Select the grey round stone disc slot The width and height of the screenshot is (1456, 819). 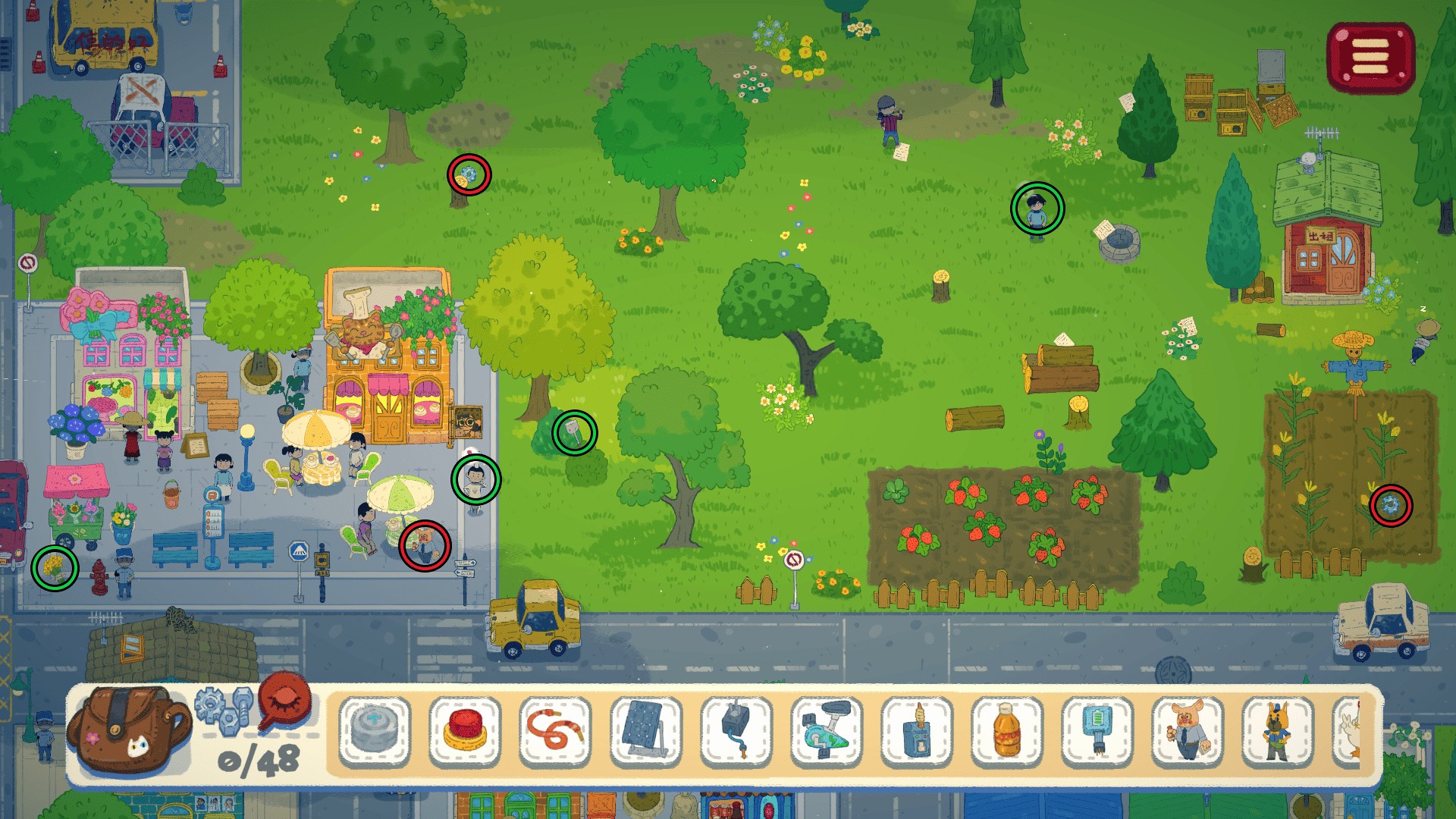coord(375,730)
